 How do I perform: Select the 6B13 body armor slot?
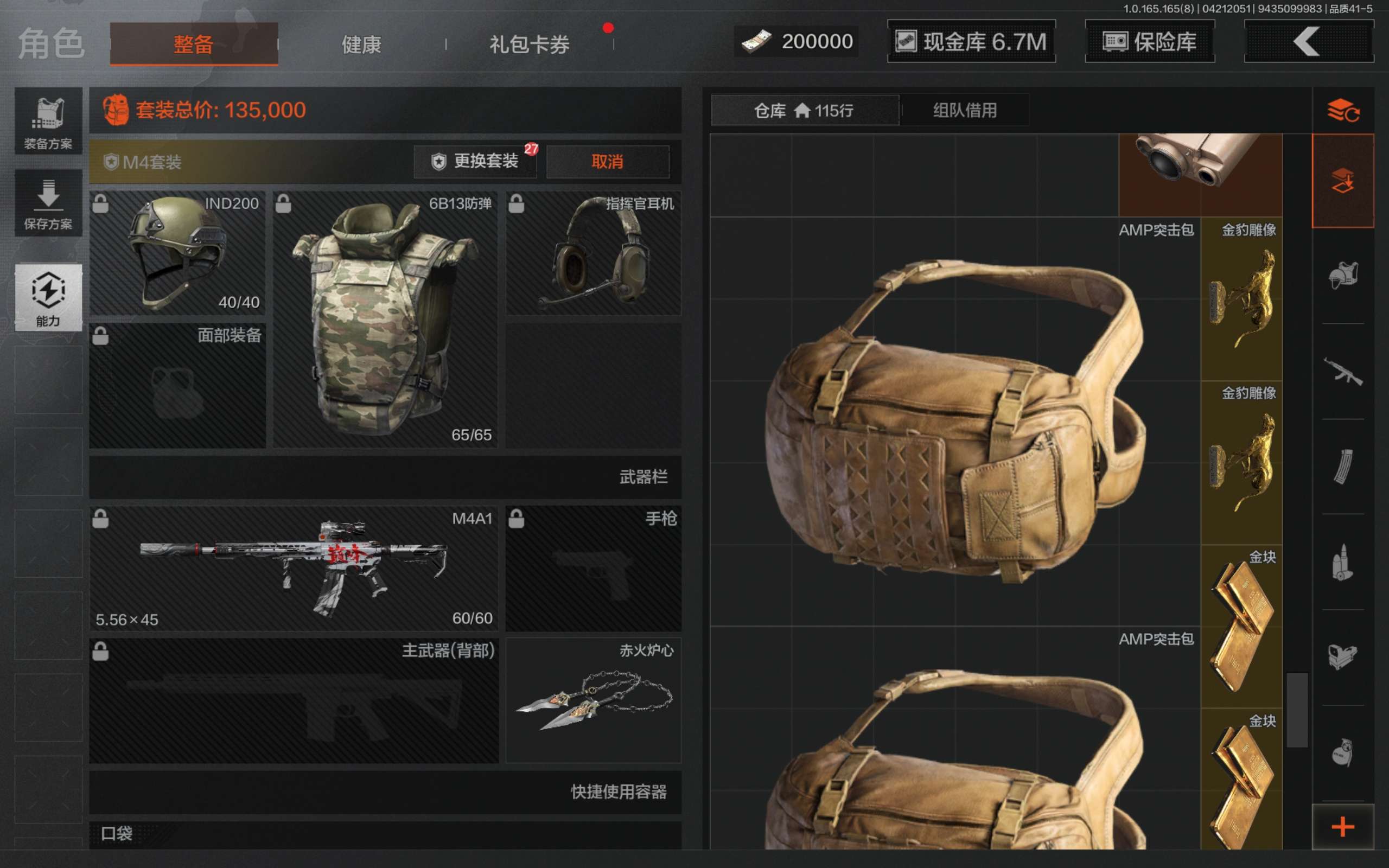coord(385,319)
